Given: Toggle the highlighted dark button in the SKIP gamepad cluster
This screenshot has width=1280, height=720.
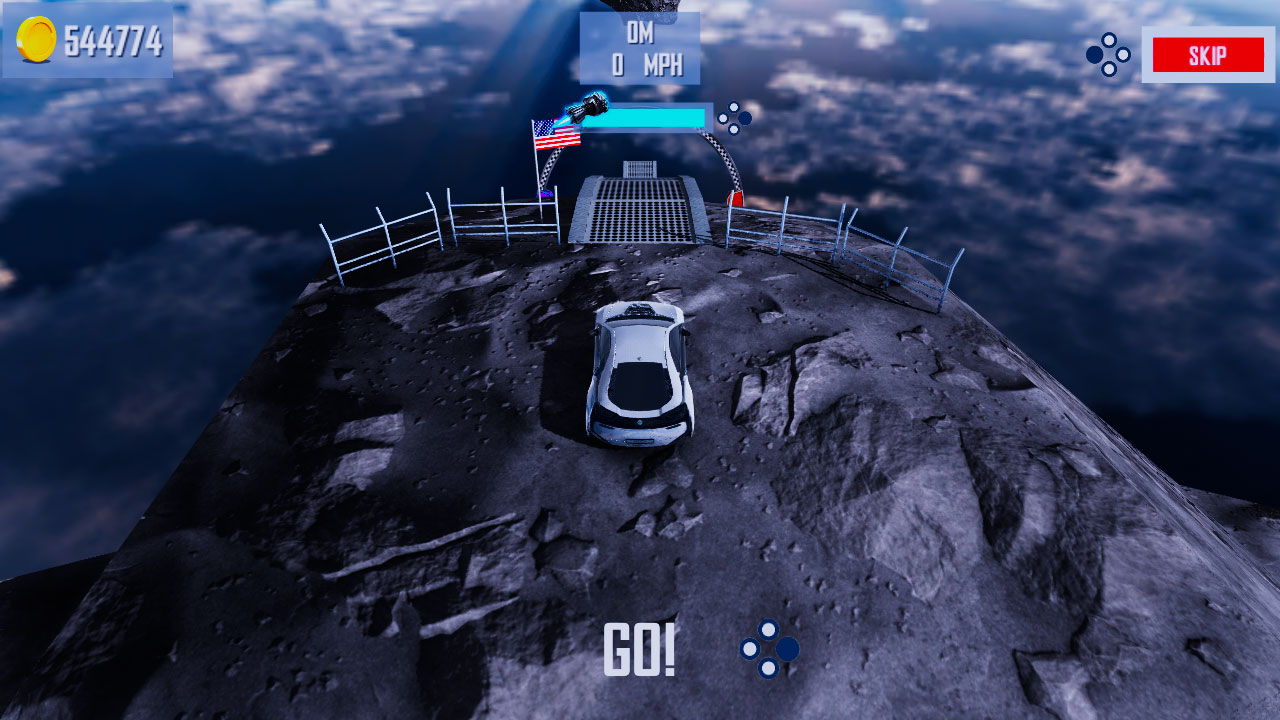Looking at the screenshot, I should click(1093, 55).
